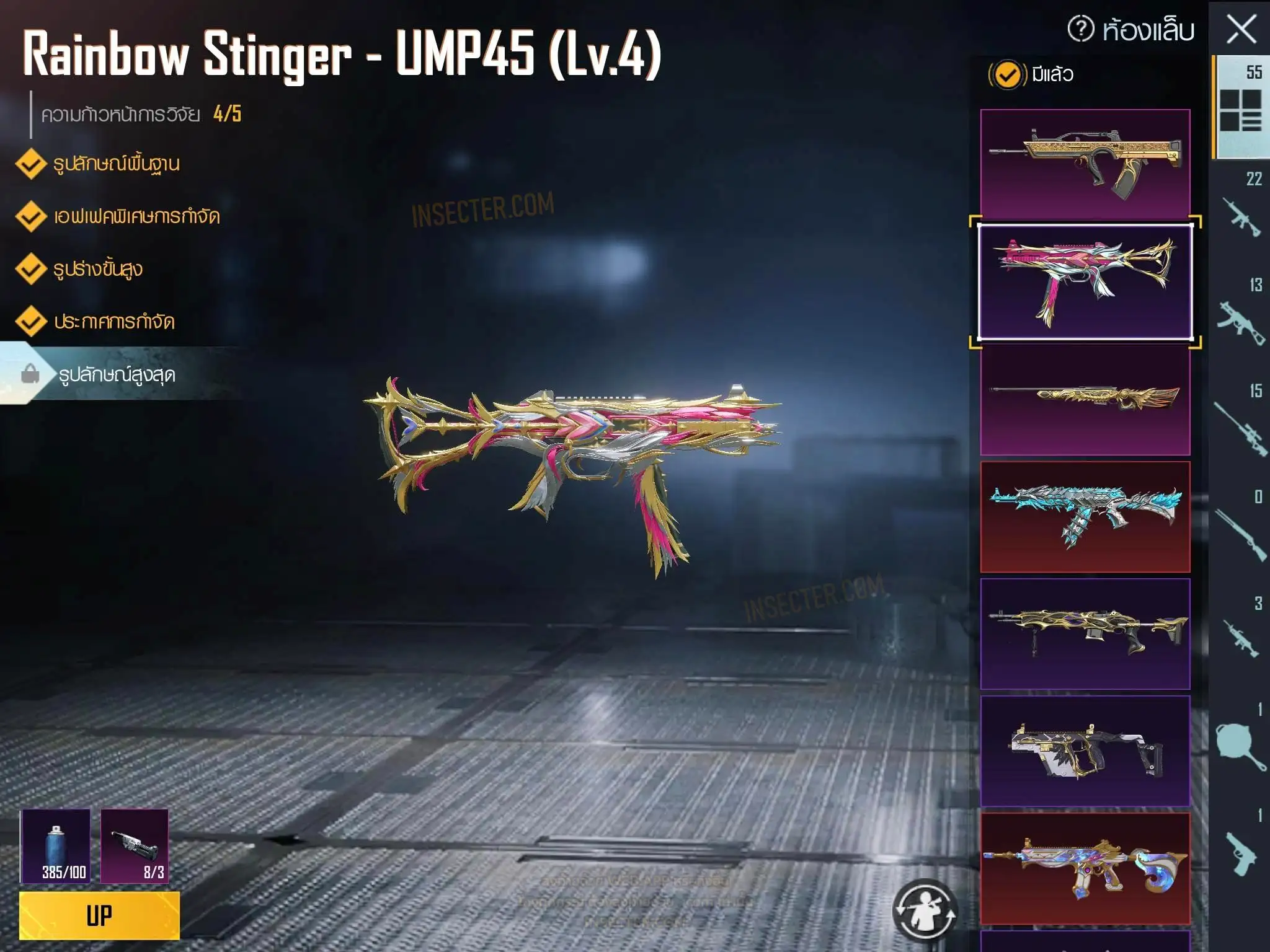Toggle the owned skins filter checkbox
1270x952 pixels.
click(1007, 75)
